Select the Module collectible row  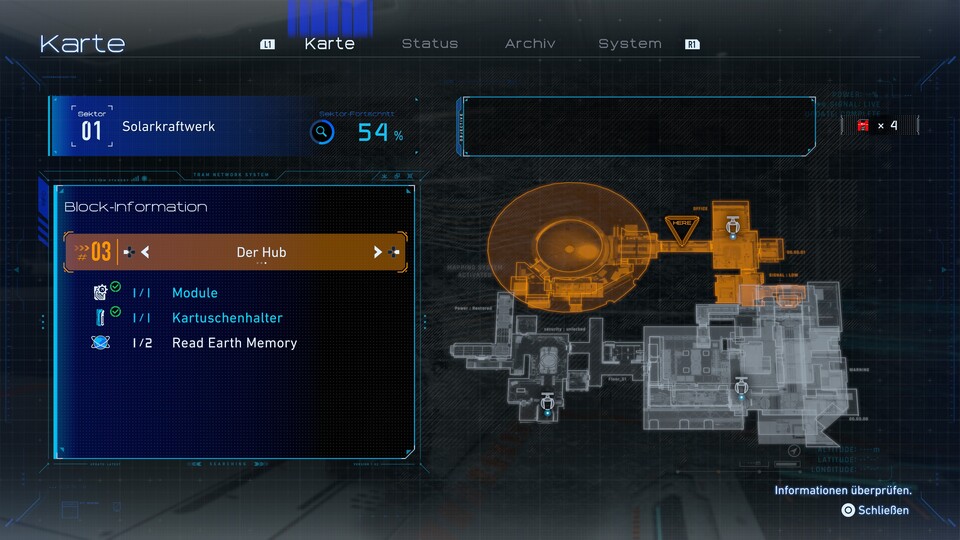tap(195, 293)
